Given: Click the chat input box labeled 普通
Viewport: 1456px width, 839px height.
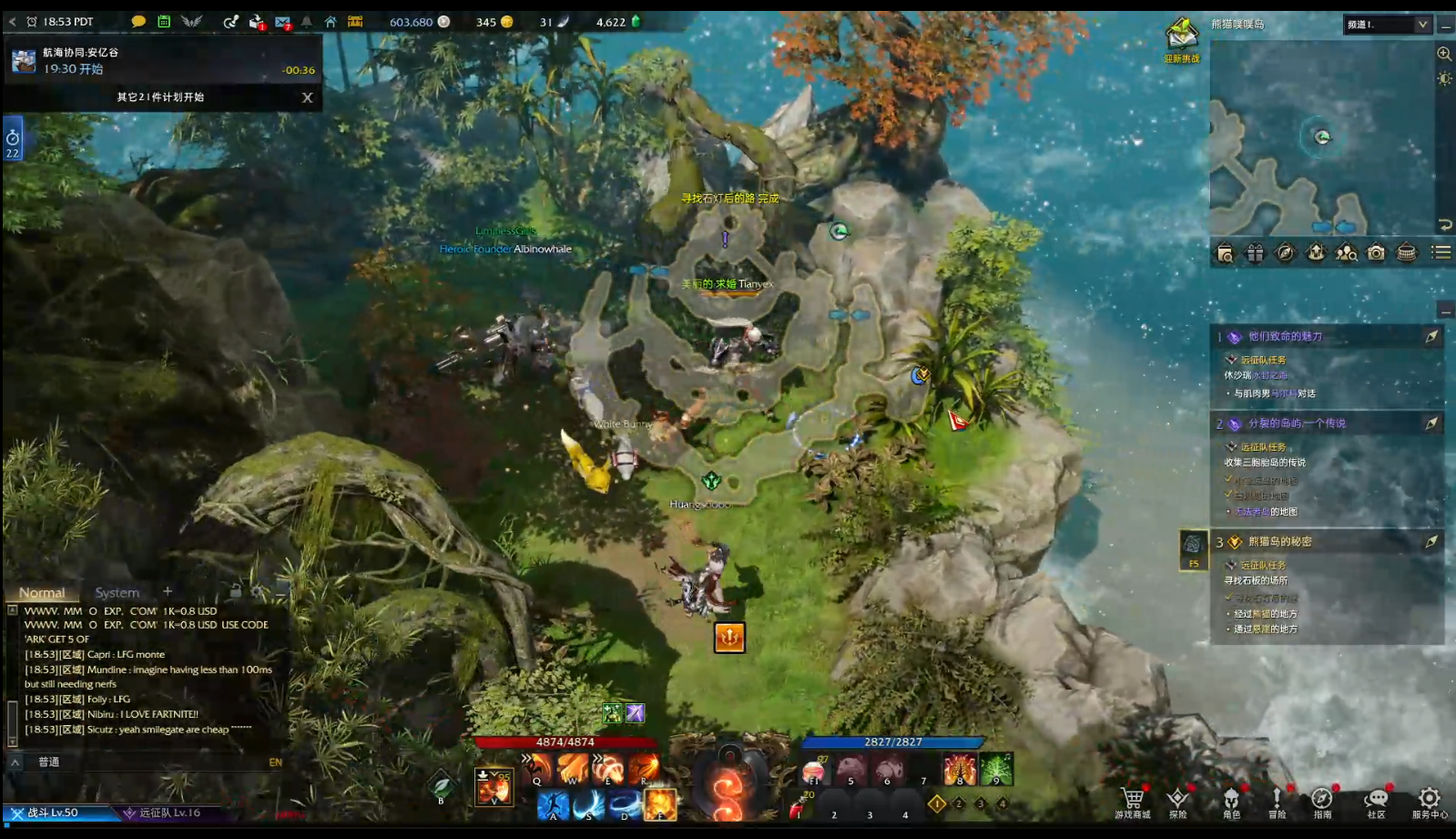Looking at the screenshot, I should pos(146,762).
